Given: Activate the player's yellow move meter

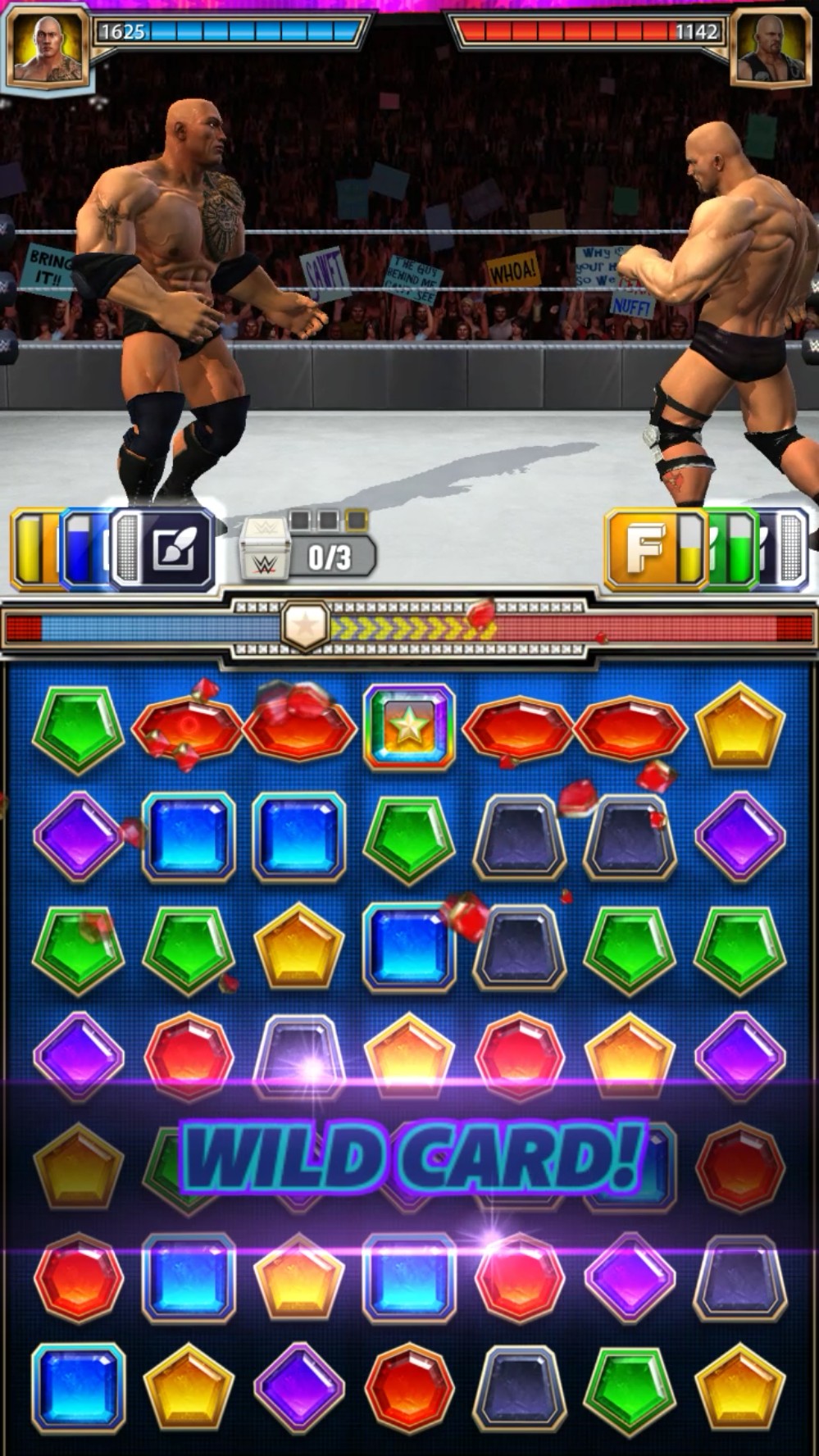Looking at the screenshot, I should 34,549.
